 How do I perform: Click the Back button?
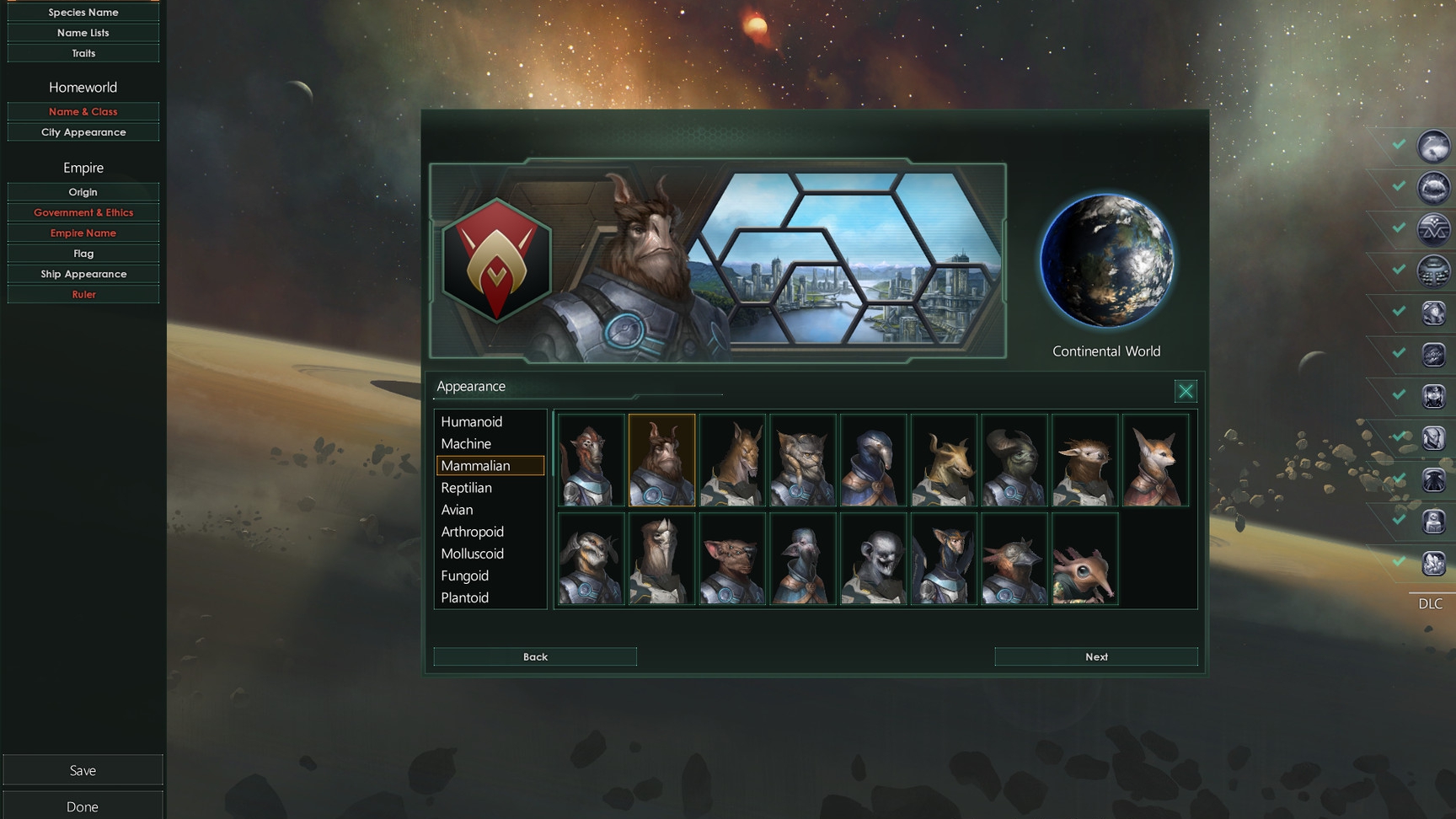tap(534, 656)
